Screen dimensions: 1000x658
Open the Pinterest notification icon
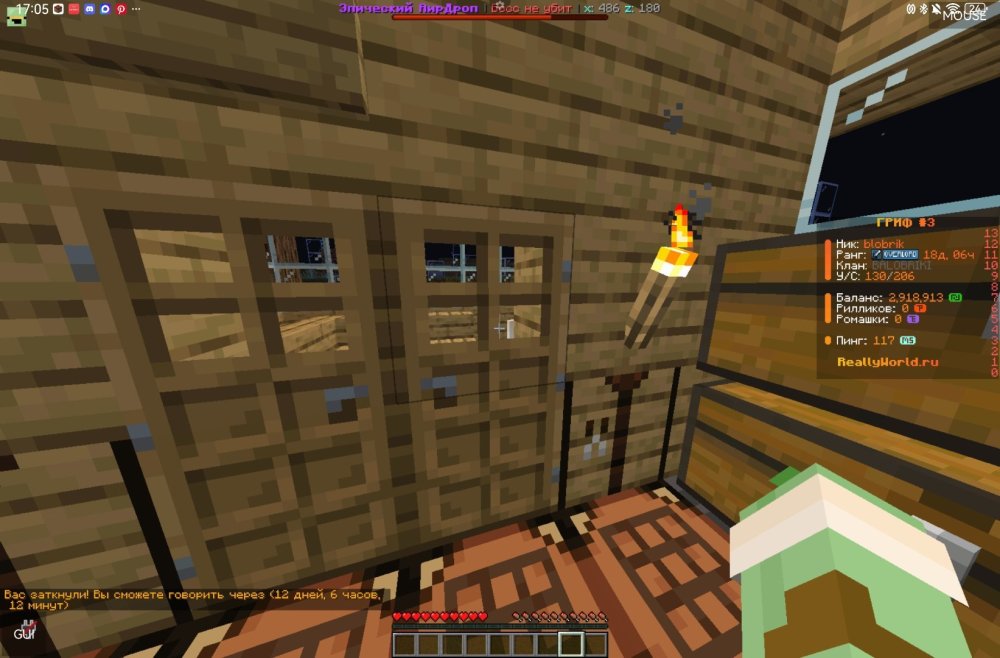click(121, 9)
